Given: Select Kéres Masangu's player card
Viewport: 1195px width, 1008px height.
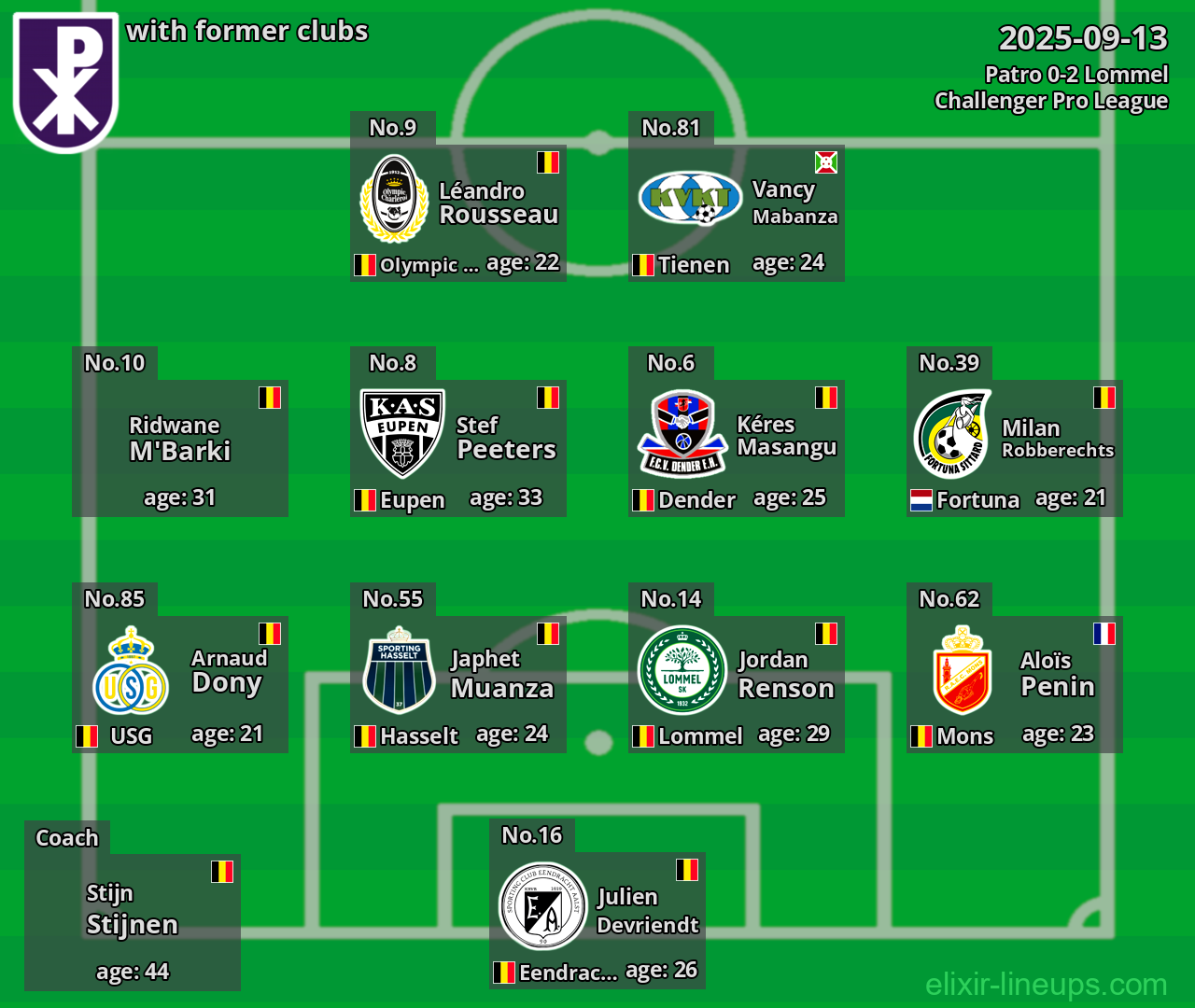Looking at the screenshot, I should tap(737, 448).
